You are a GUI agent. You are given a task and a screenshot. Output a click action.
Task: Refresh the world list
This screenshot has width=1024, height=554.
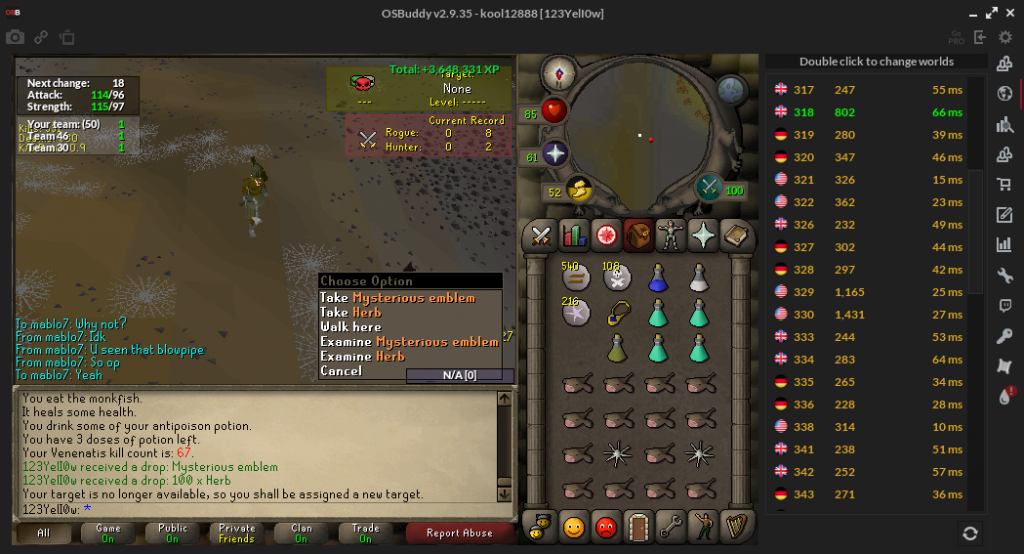pos(969,533)
